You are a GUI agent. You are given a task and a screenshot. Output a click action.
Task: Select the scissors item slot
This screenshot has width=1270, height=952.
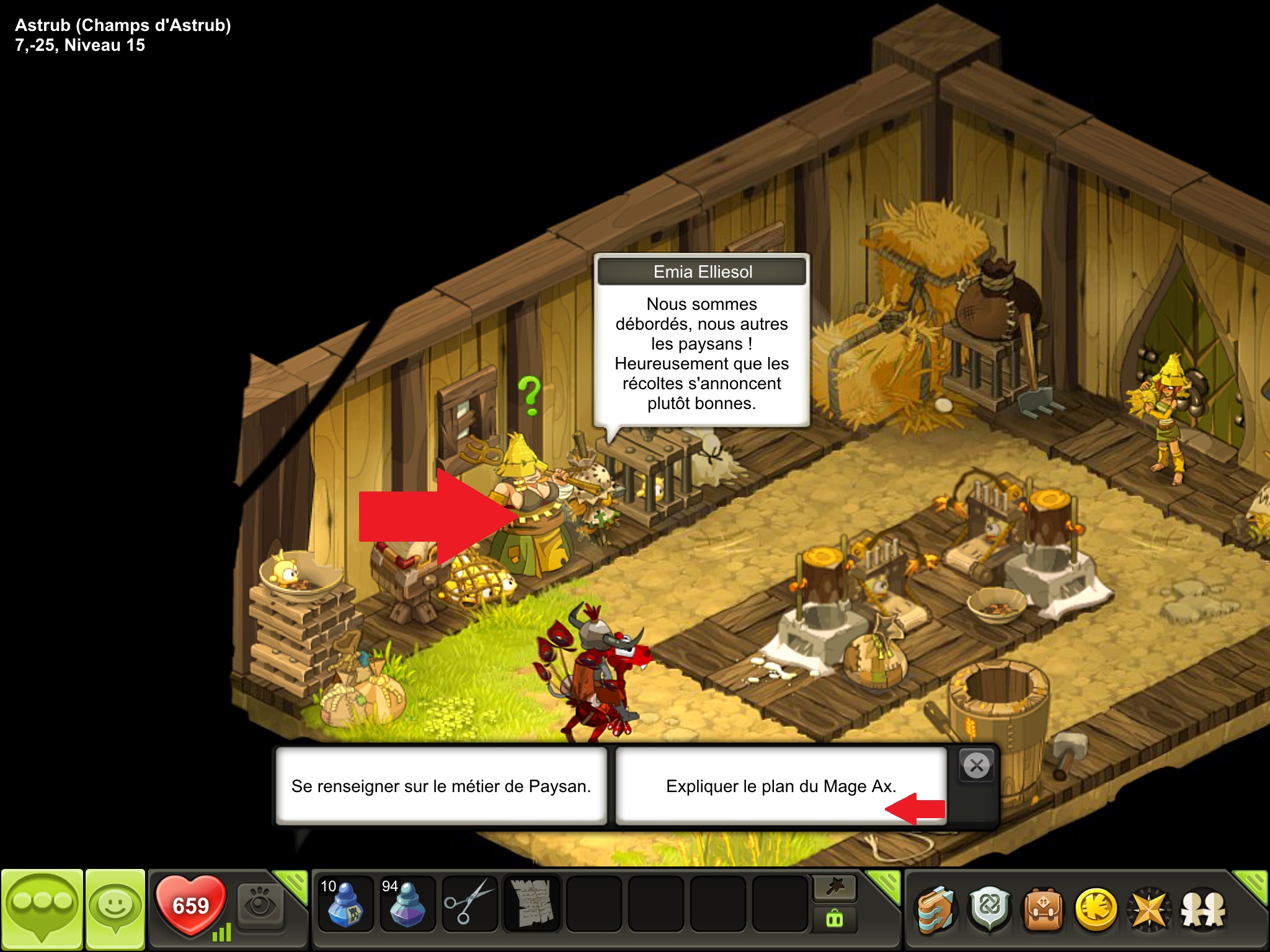469,903
